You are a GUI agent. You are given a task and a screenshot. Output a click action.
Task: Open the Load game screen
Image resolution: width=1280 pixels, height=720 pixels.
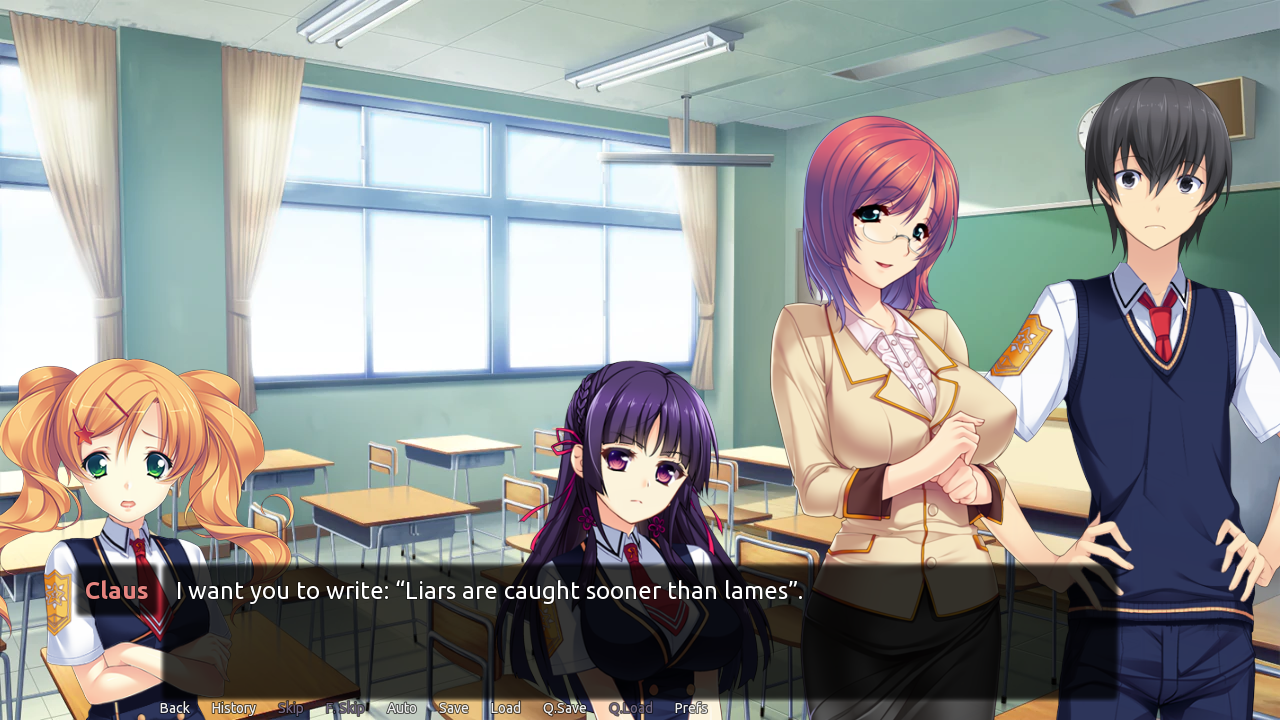point(506,707)
